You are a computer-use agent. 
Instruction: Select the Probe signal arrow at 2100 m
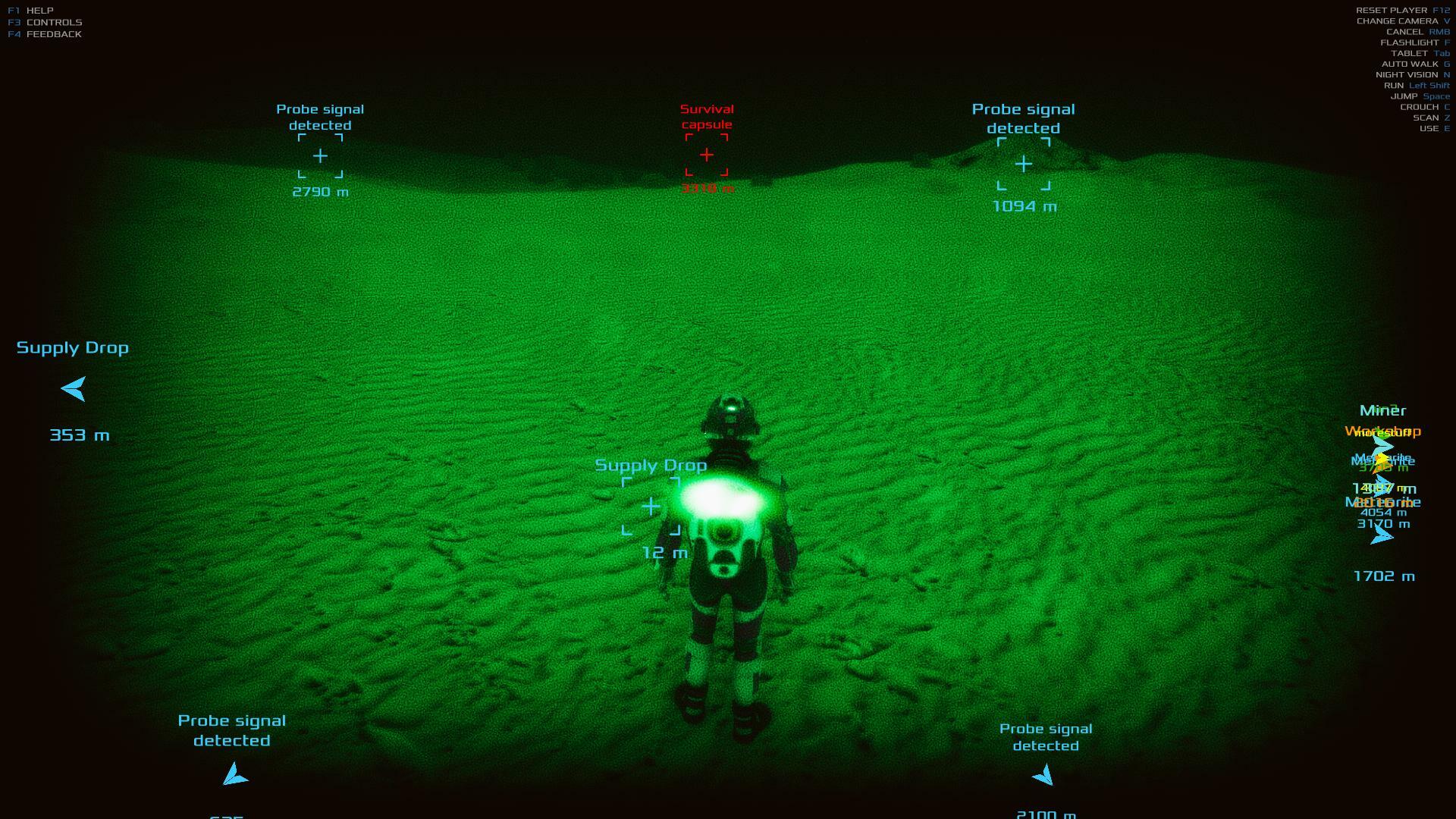coord(1043,775)
